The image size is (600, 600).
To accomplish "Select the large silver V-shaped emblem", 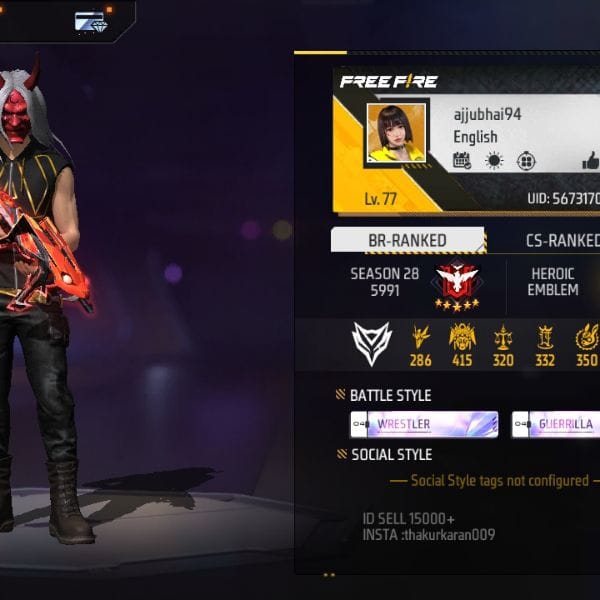I will [372, 343].
